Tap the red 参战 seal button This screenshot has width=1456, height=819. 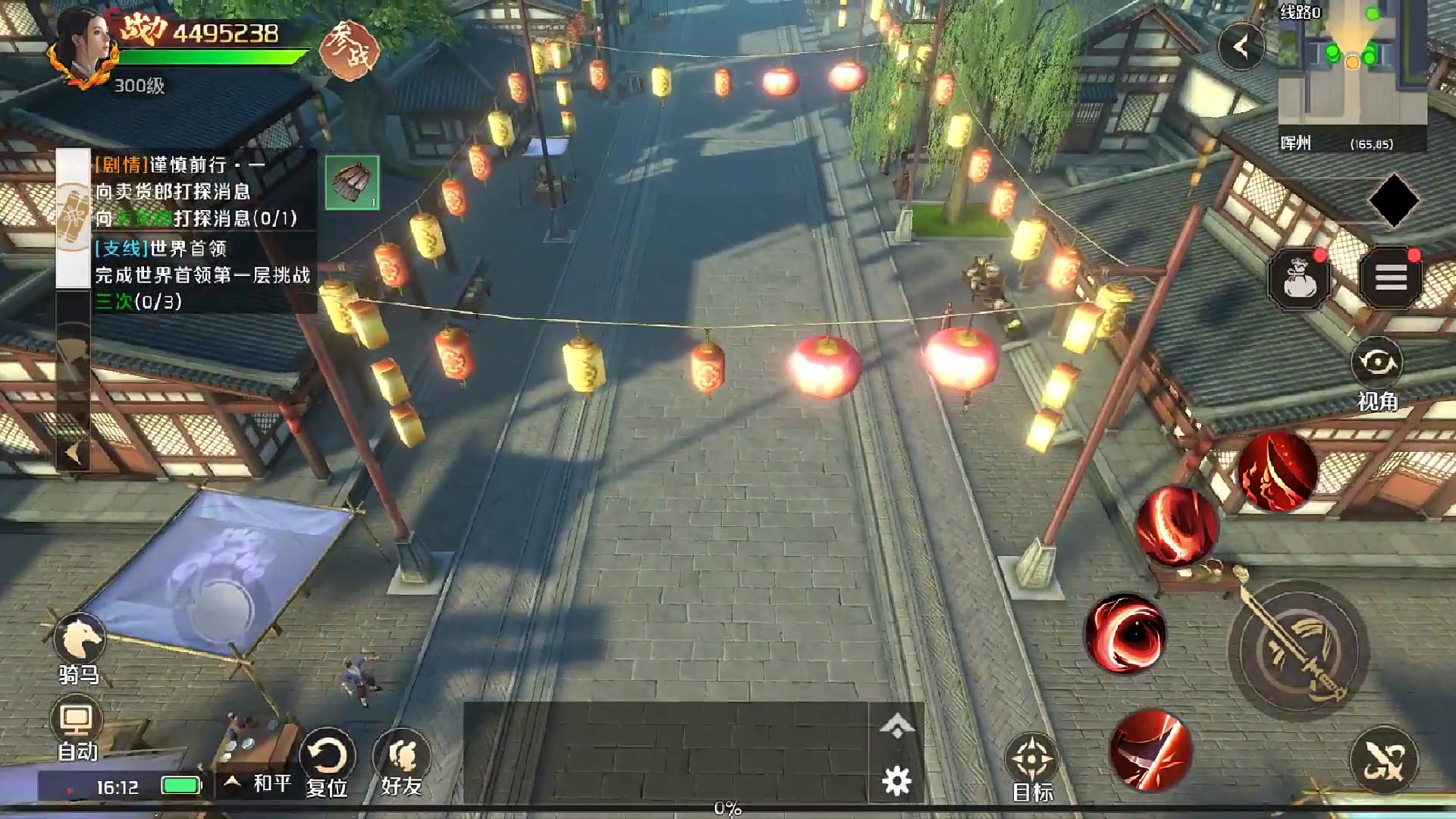(348, 50)
